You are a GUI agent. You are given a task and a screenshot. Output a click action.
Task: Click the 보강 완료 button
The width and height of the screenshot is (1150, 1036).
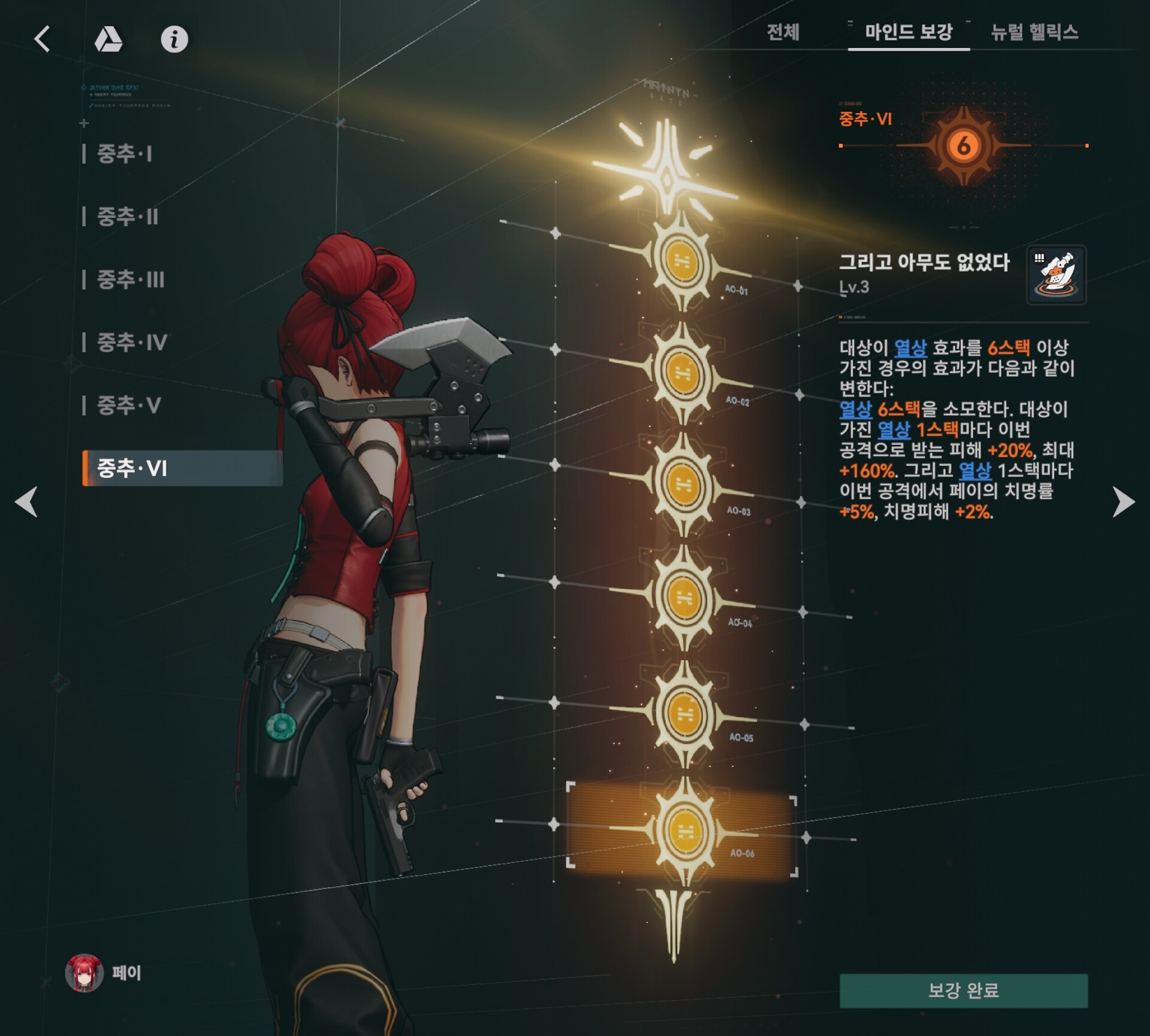[x=963, y=990]
